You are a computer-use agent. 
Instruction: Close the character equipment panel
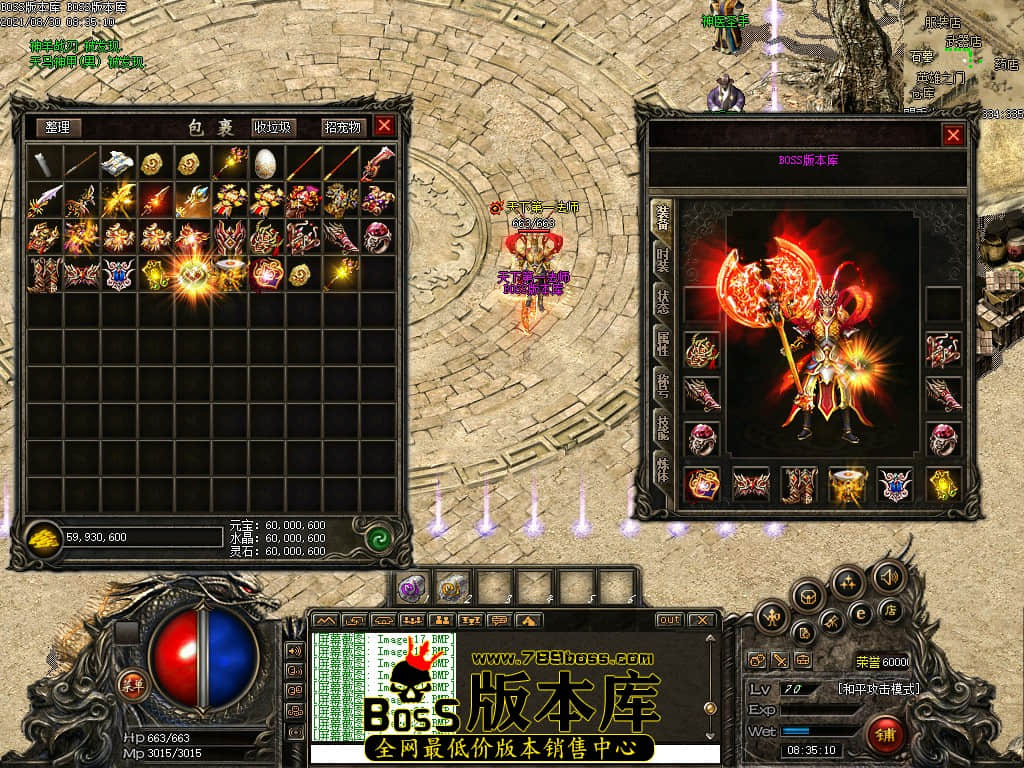(x=953, y=135)
